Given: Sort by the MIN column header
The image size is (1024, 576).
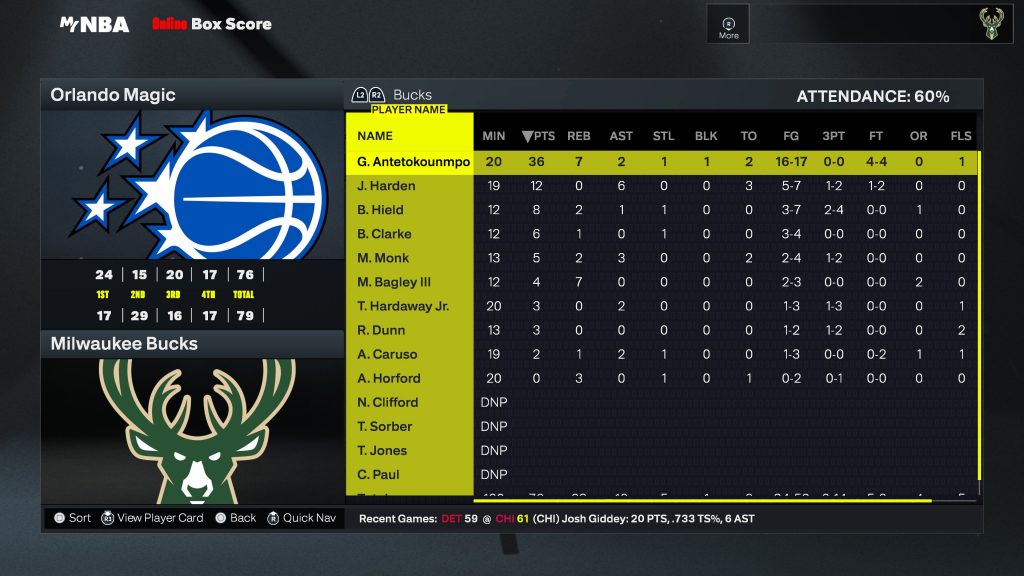Looking at the screenshot, I should (494, 136).
